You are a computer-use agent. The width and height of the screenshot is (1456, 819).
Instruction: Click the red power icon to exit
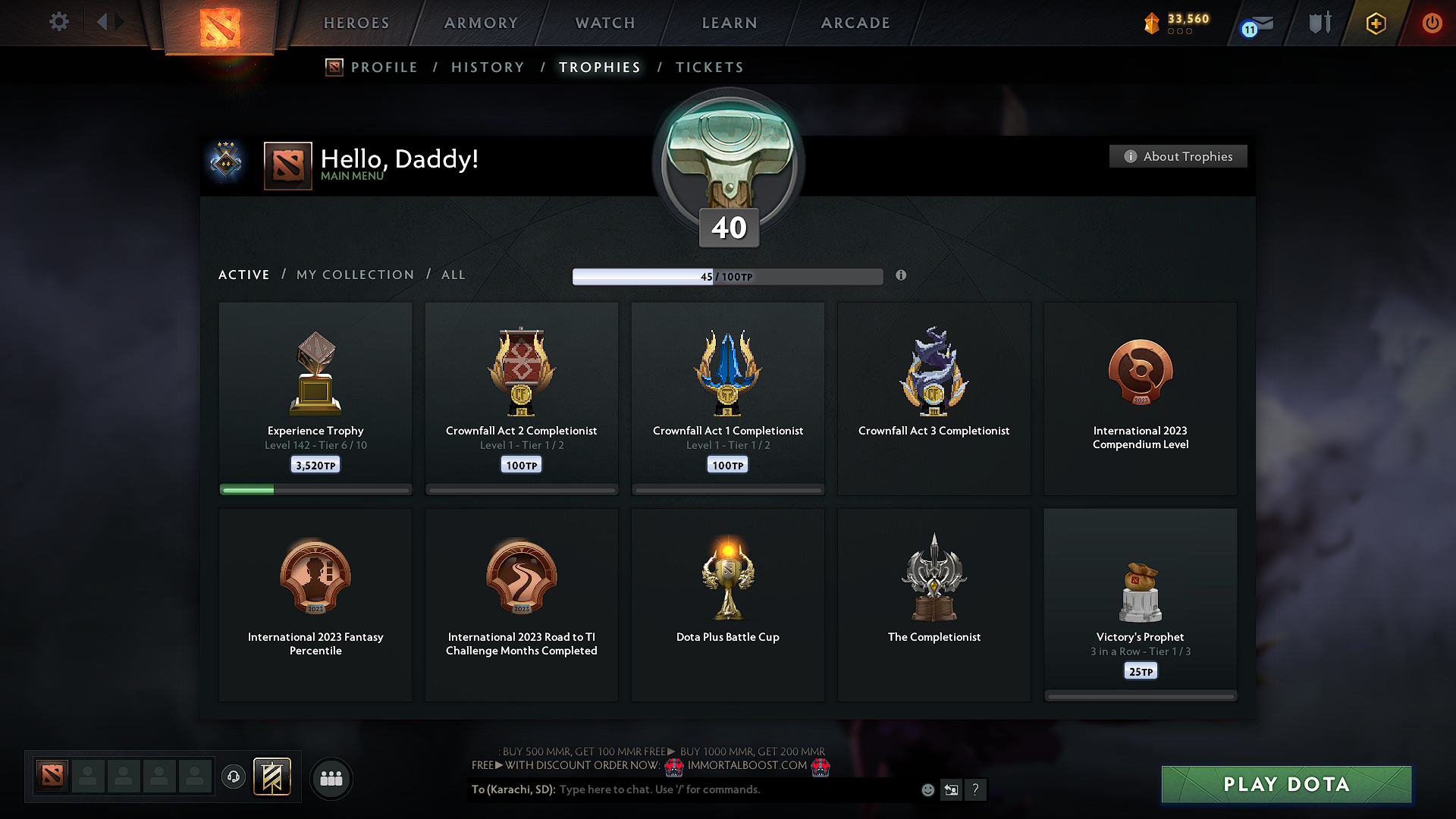click(1432, 23)
